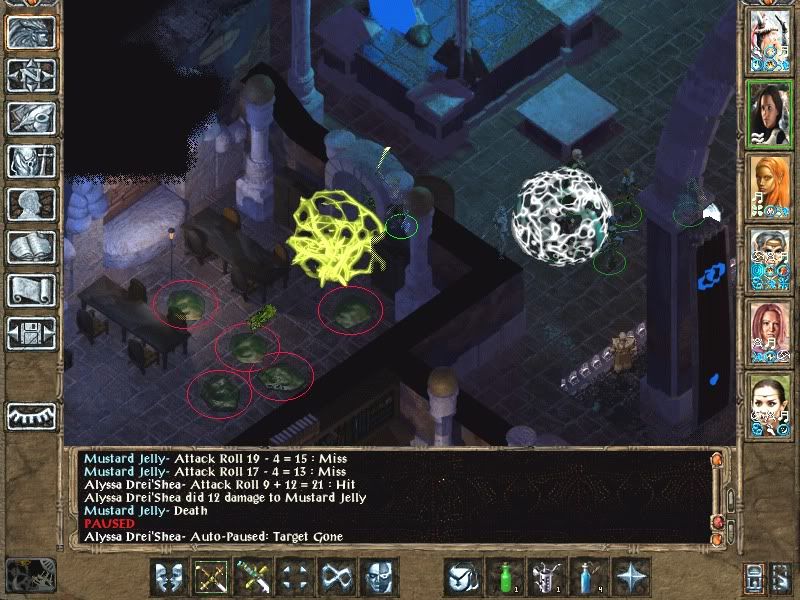Open the journal quill button
This screenshot has width=800, height=600.
click(x=32, y=118)
